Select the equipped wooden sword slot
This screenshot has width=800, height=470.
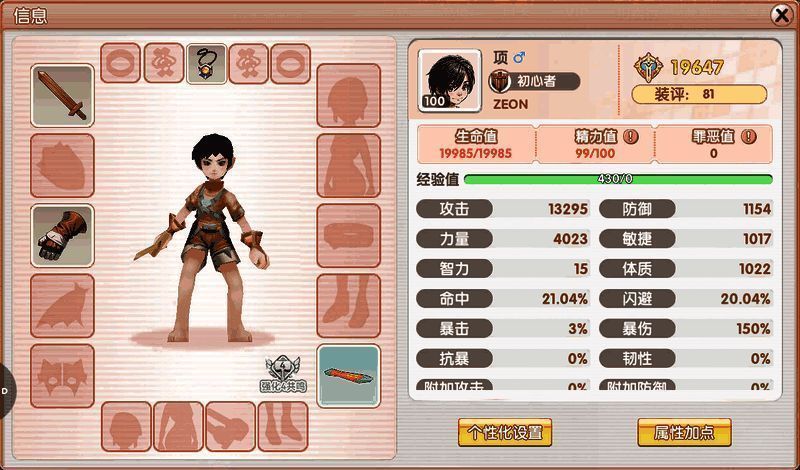[x=62, y=96]
